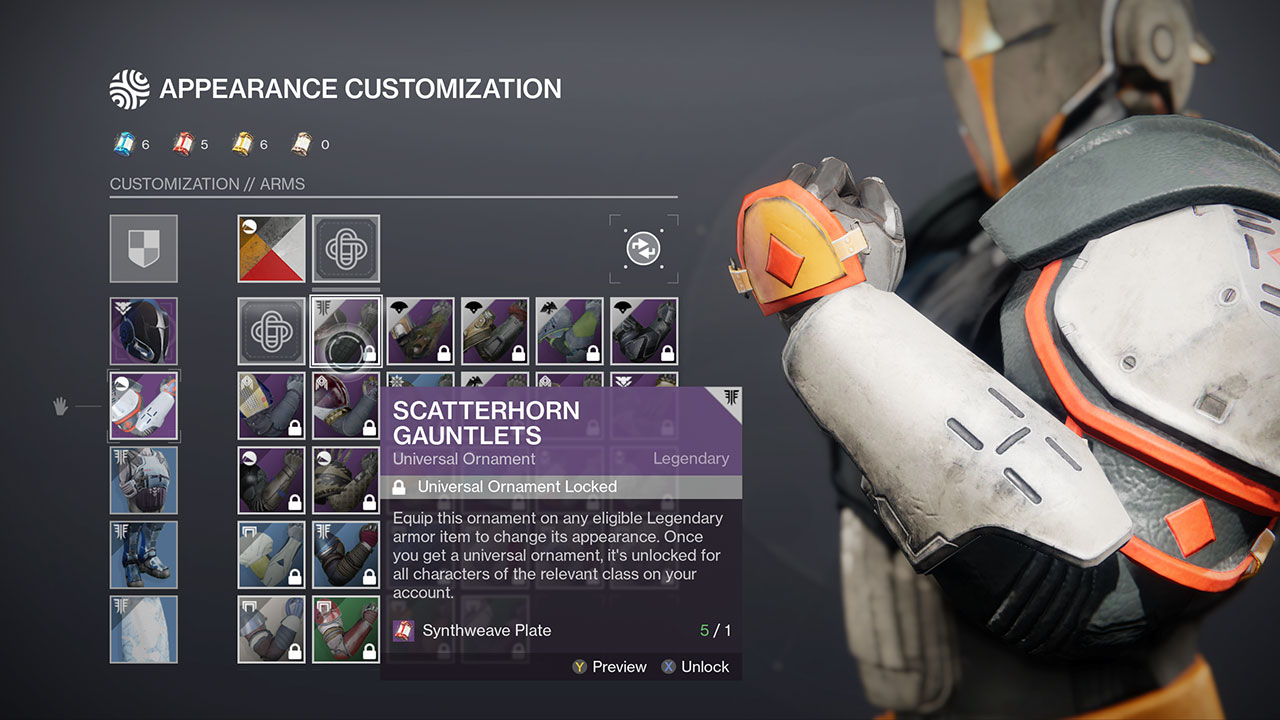Click the shield placeholder icon atop the left column
1280x720 pixels.
point(143,248)
